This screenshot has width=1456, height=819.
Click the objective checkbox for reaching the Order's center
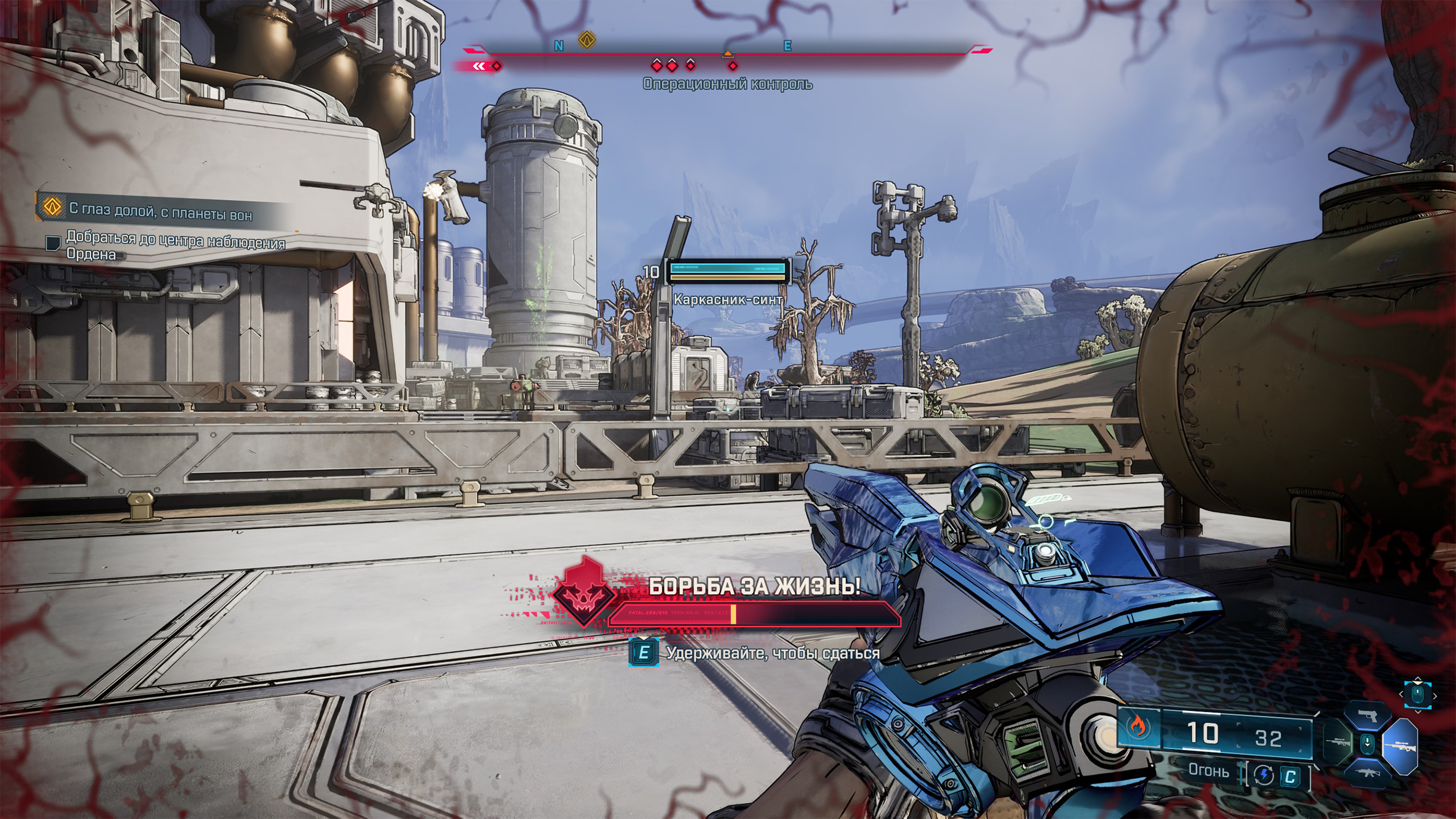point(53,243)
